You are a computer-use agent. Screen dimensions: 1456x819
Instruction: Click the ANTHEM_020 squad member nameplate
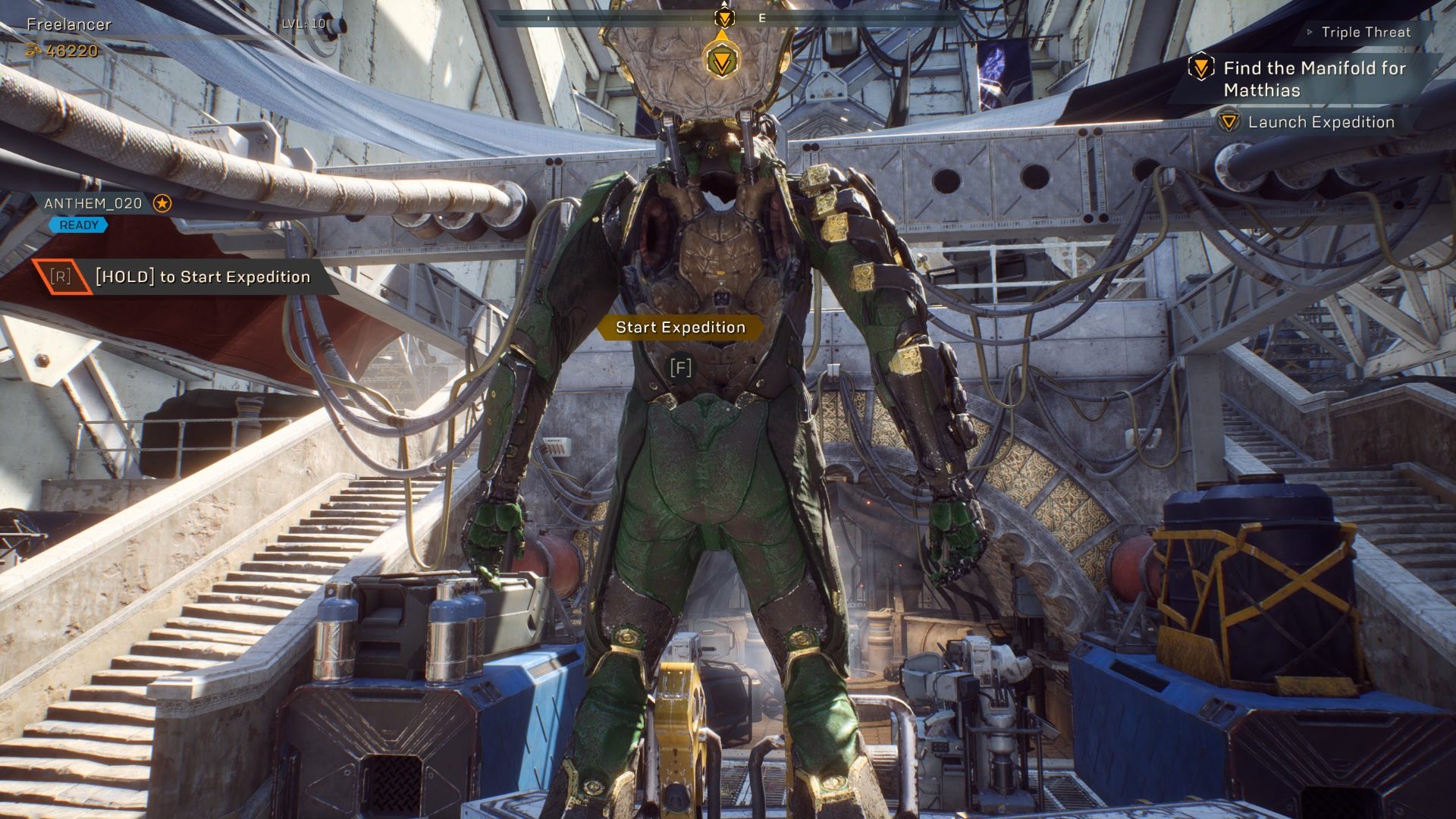93,203
